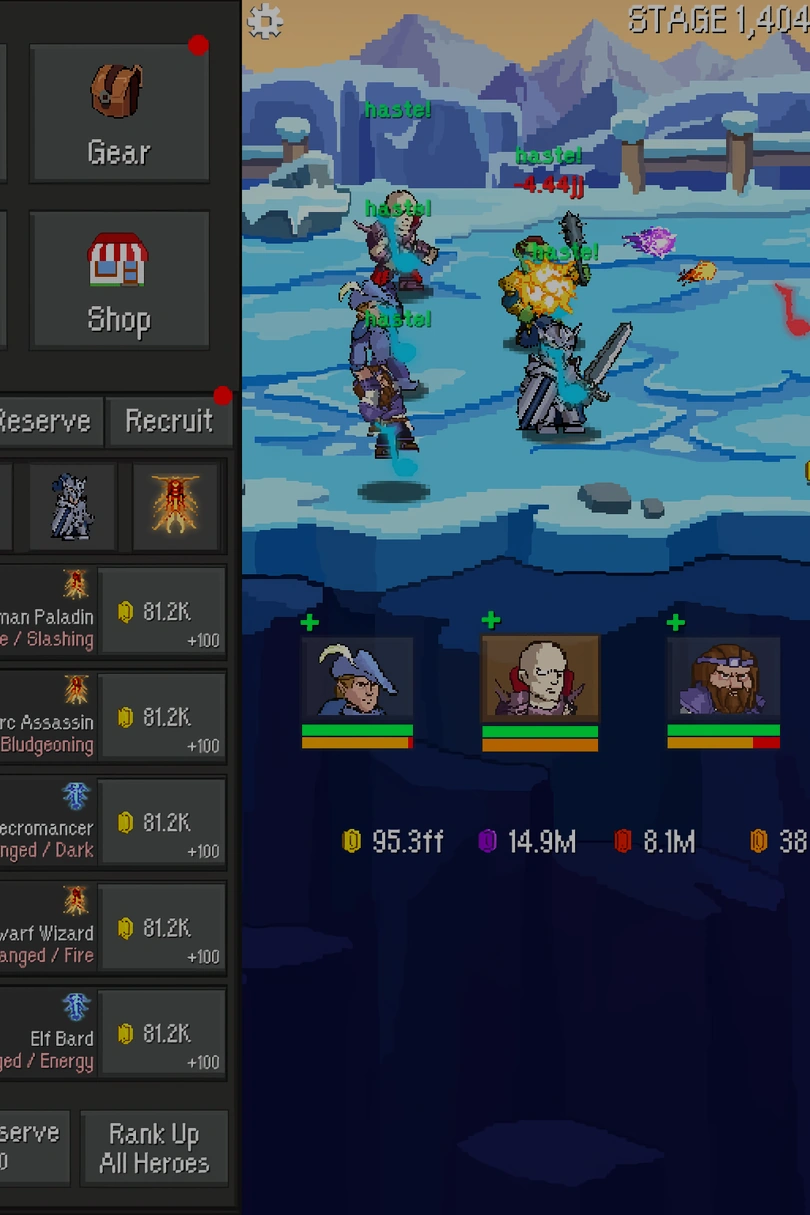
Task: Switch to the Recruit tab
Action: 168,421
